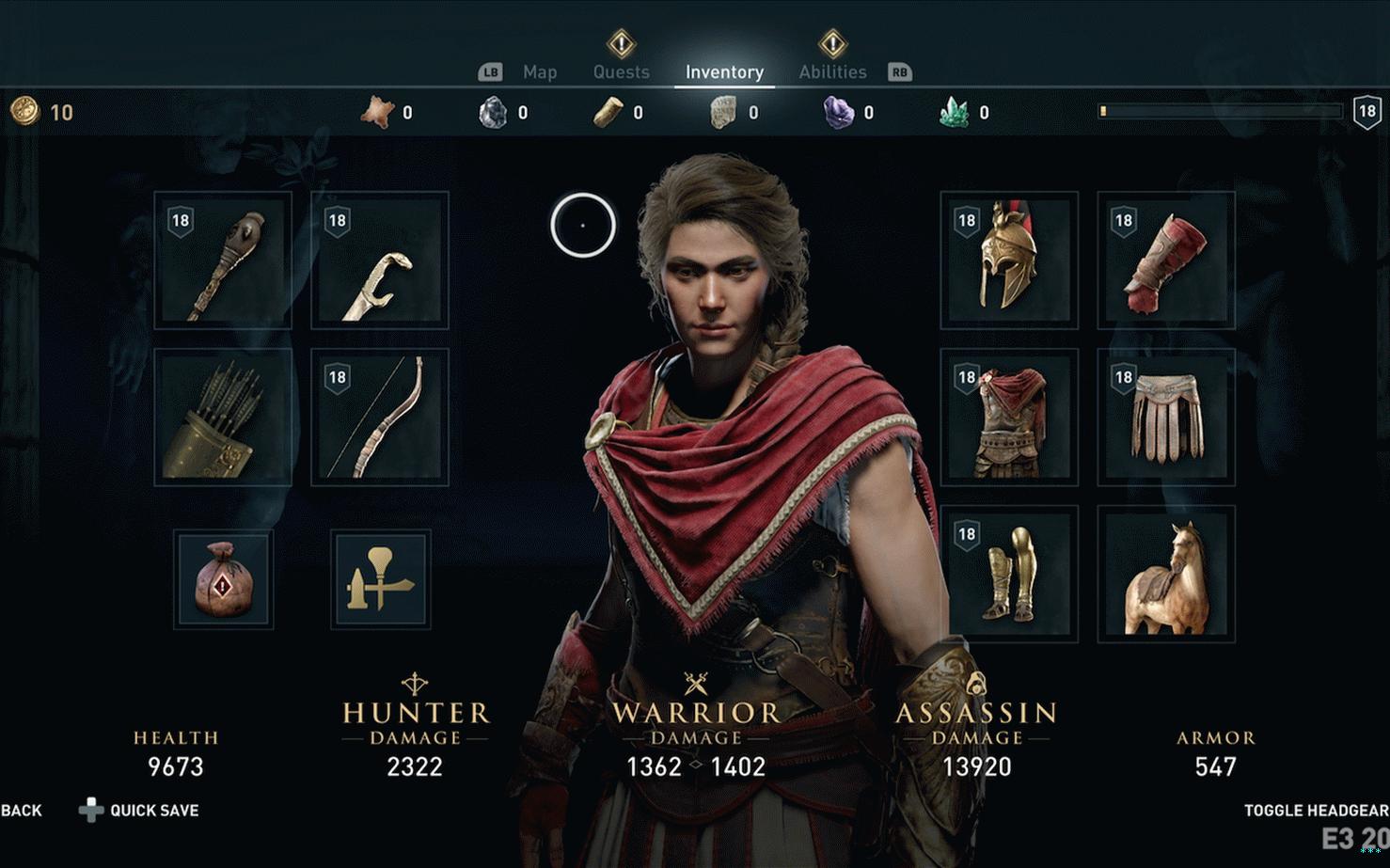Screen dimensions: 1390x868
Task: Open the quest items pouch
Action: [224, 579]
